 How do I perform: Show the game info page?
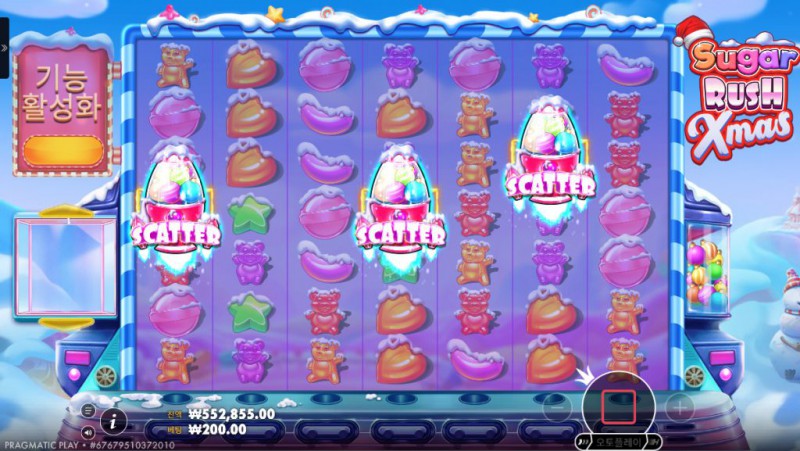point(114,419)
